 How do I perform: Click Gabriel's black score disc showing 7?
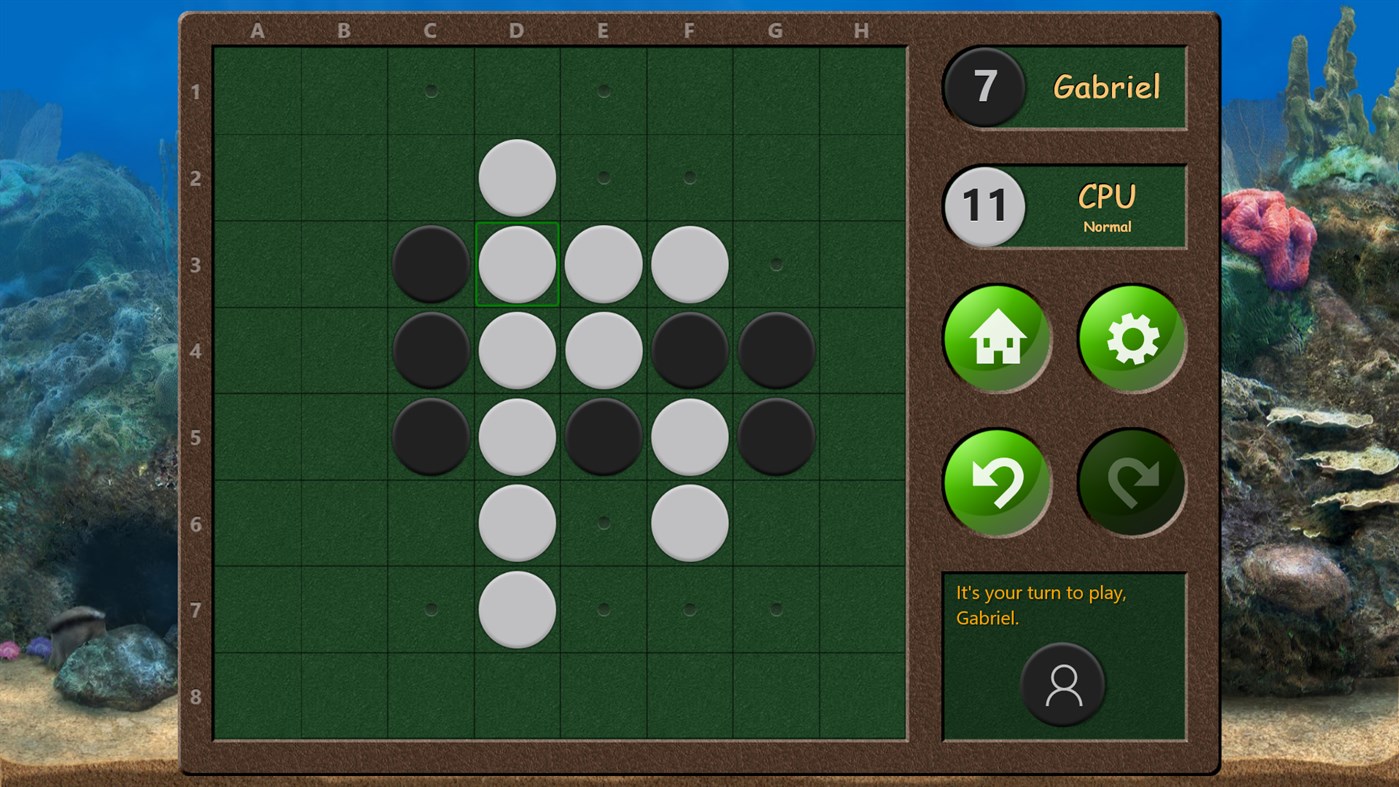pyautogui.click(x=984, y=87)
